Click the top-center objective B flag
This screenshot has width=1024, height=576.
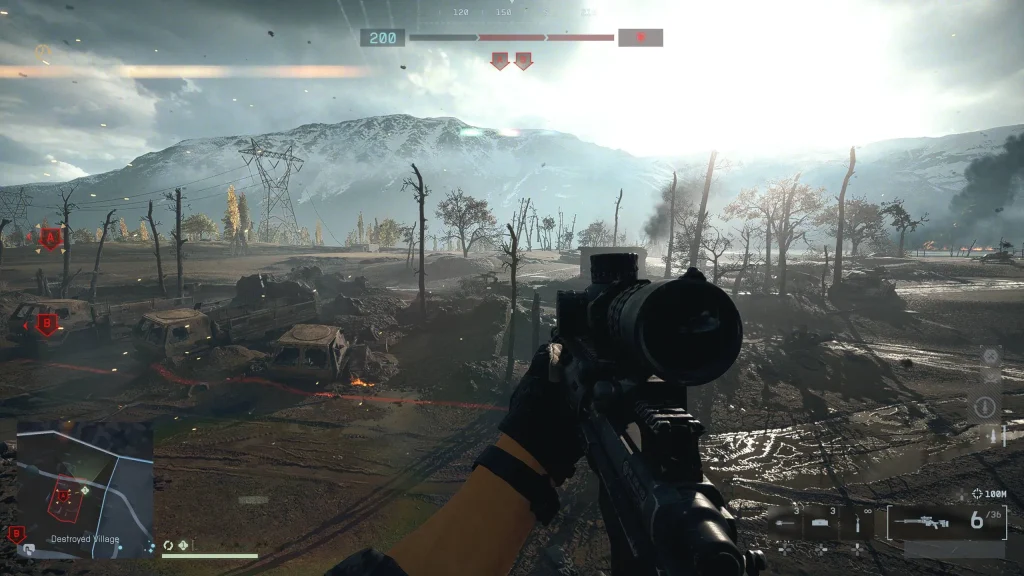(523, 61)
